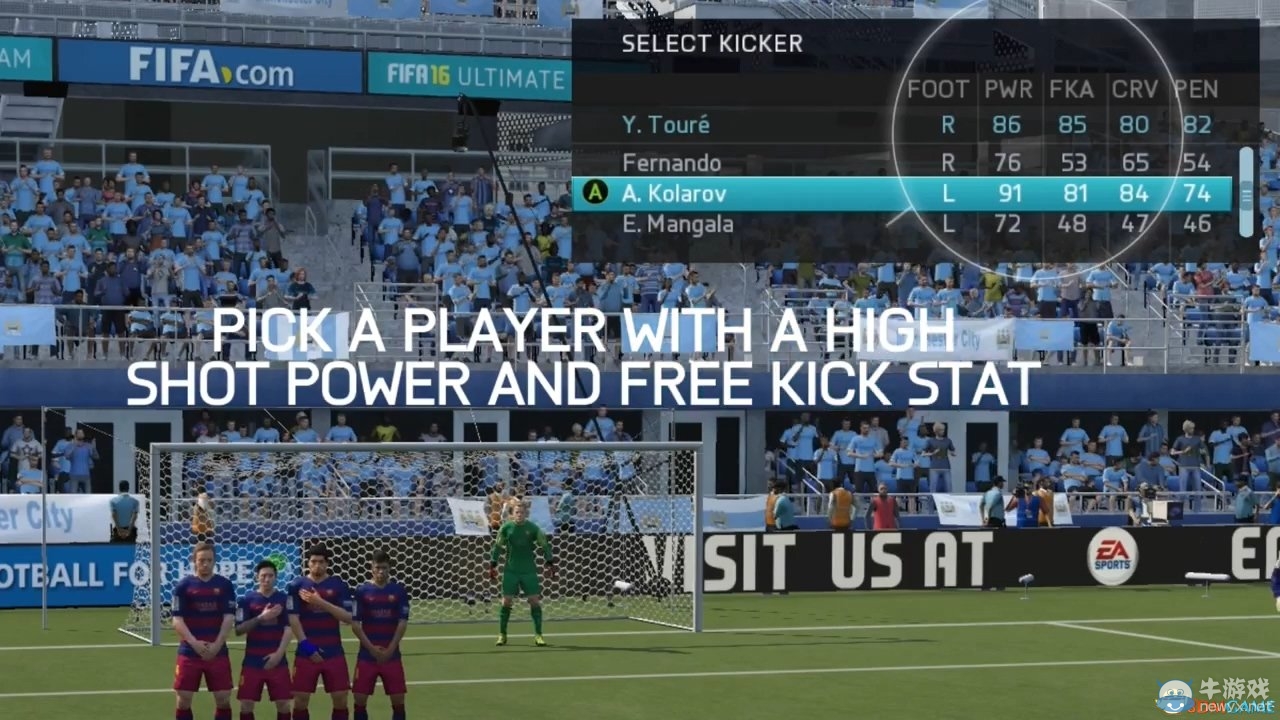Screen dimensions: 1280x720
Task: Click the PWR column header
Action: pyautogui.click(x=1007, y=89)
